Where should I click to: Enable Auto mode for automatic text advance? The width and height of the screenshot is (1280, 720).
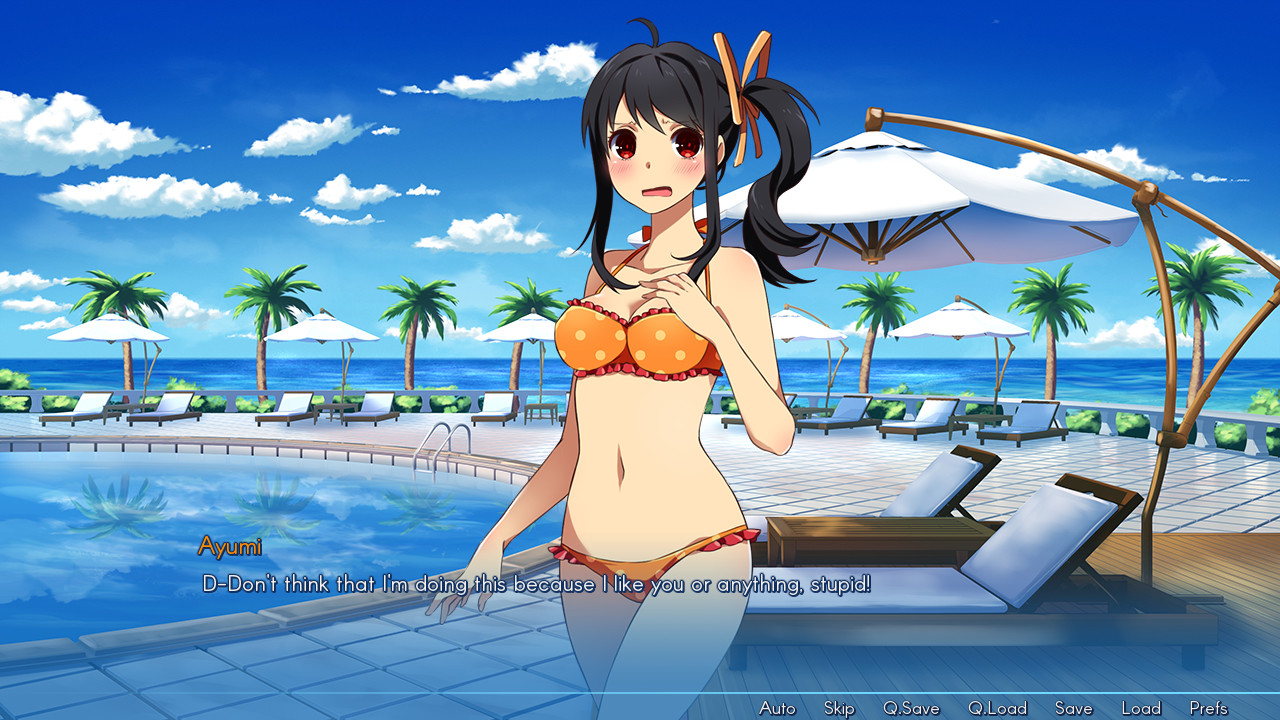777,707
